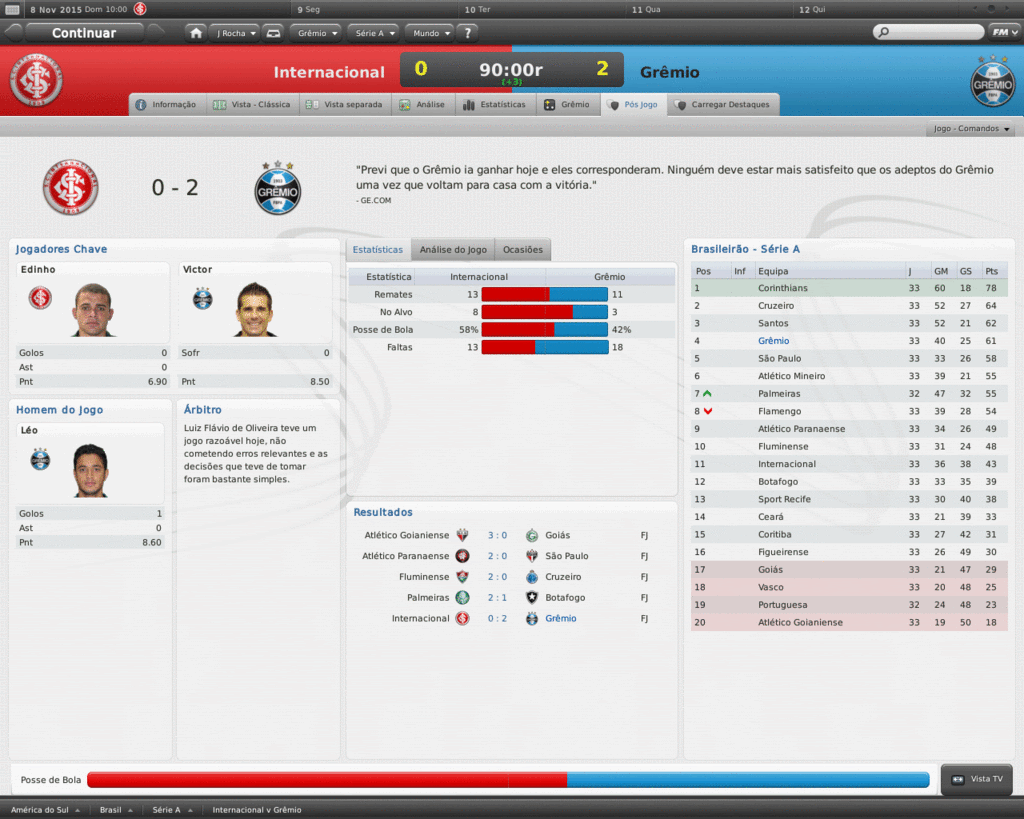Open the Série A competition menu

pos(374,33)
